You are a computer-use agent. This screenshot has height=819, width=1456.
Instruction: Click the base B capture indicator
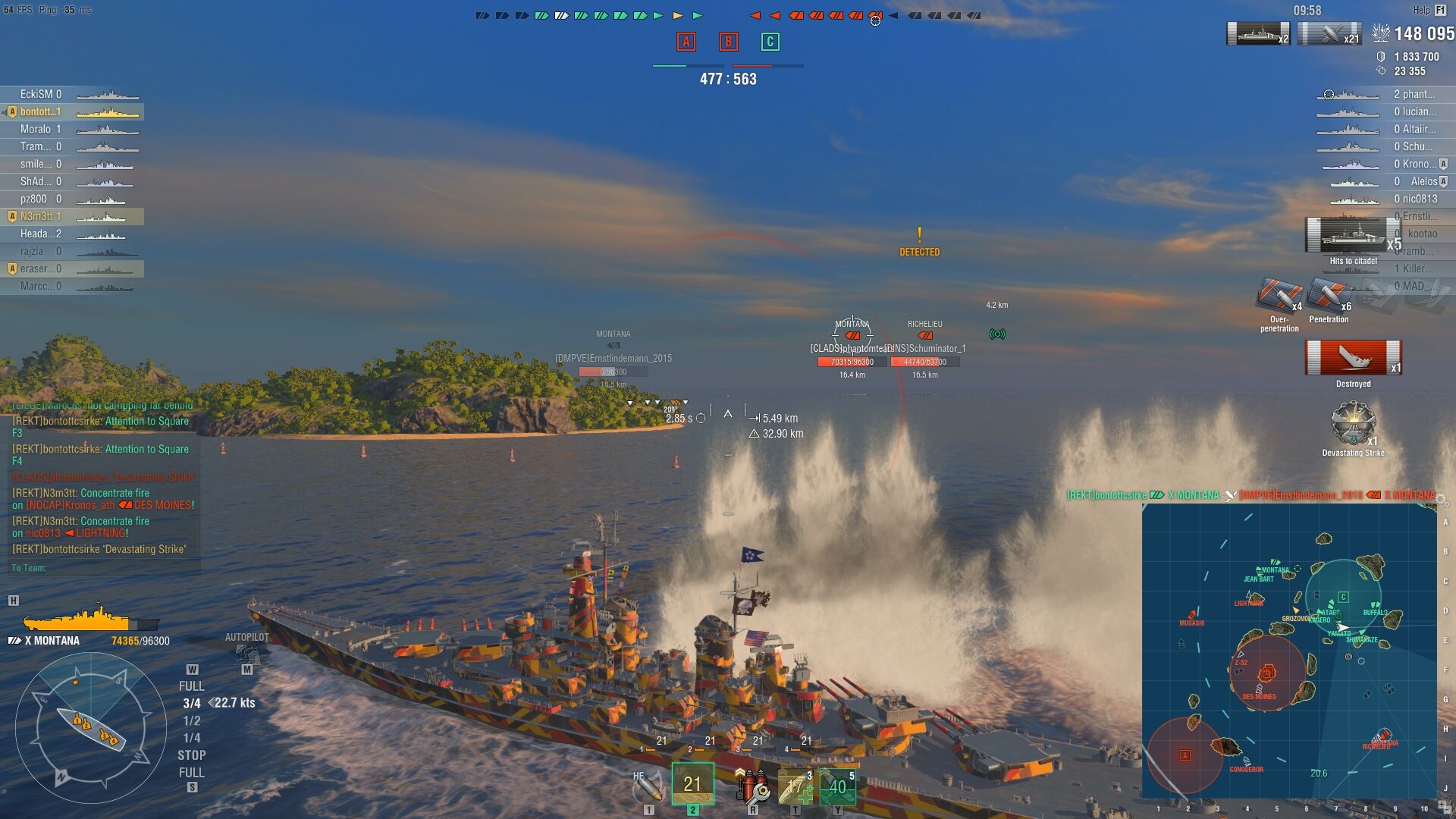click(x=728, y=42)
